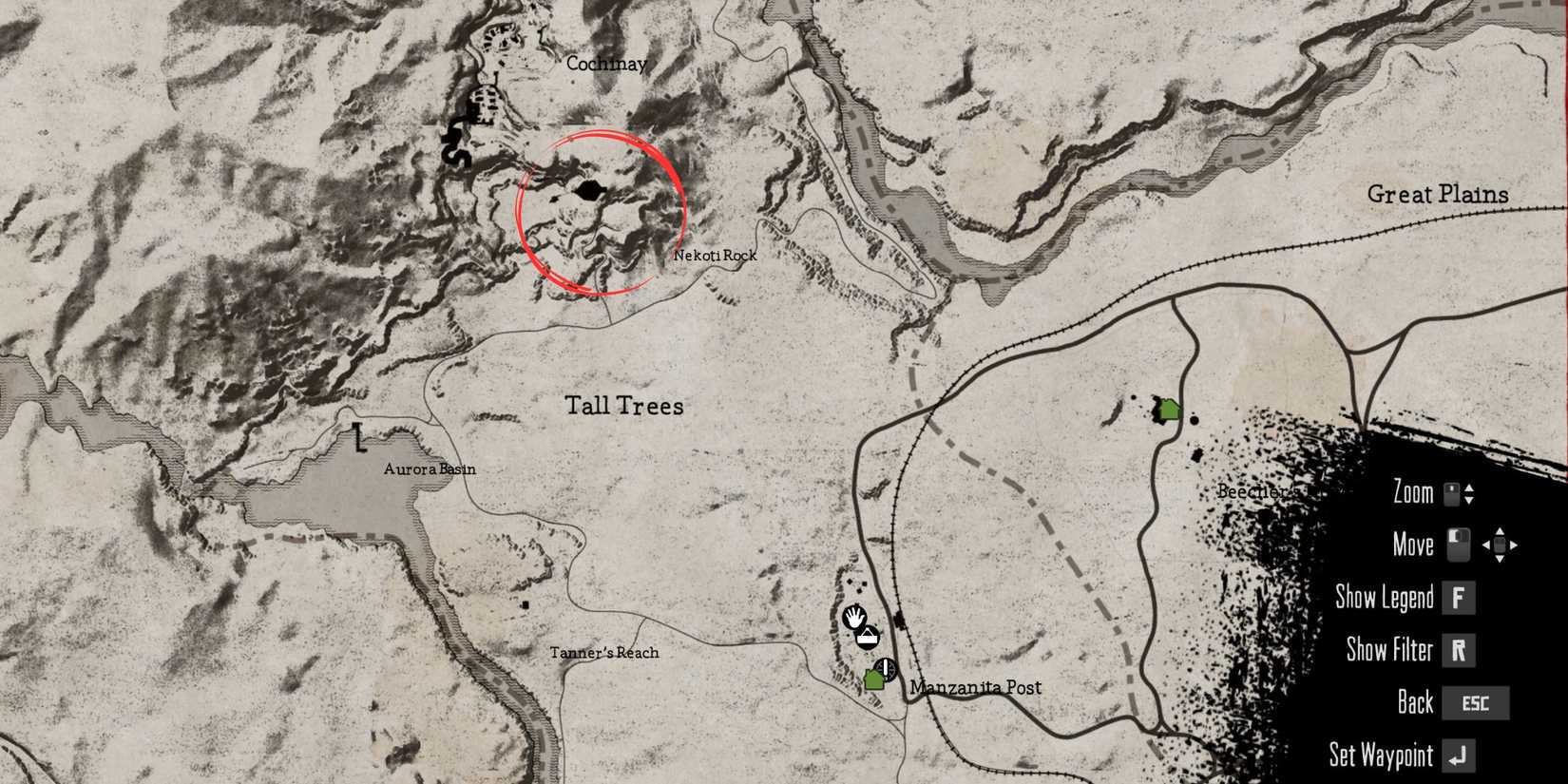1568x784 pixels.
Task: Select the odd jobs hand icon near Manzanita Post
Action: [853, 618]
